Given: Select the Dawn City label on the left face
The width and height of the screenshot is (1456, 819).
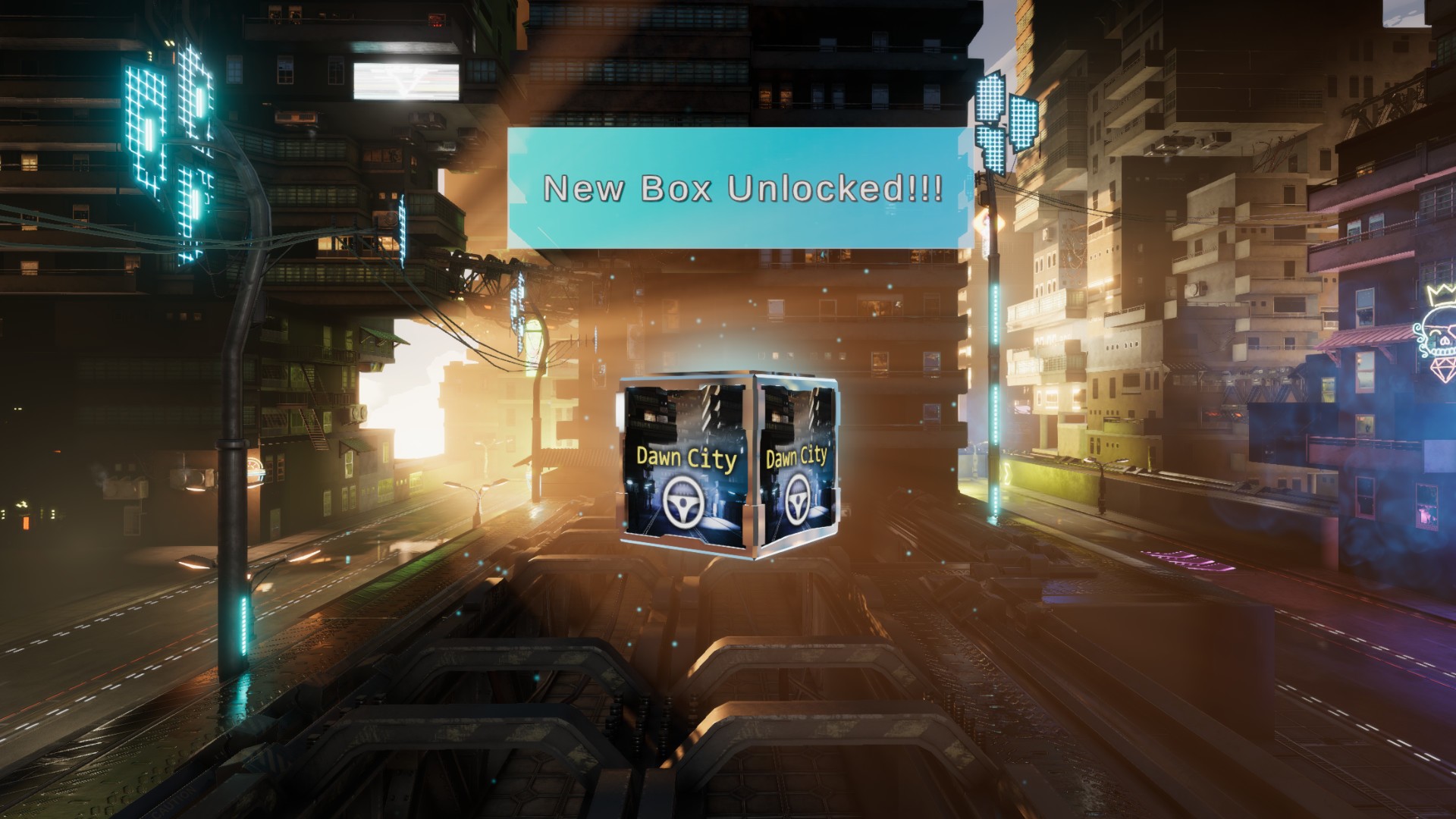Looking at the screenshot, I should pos(685,458).
